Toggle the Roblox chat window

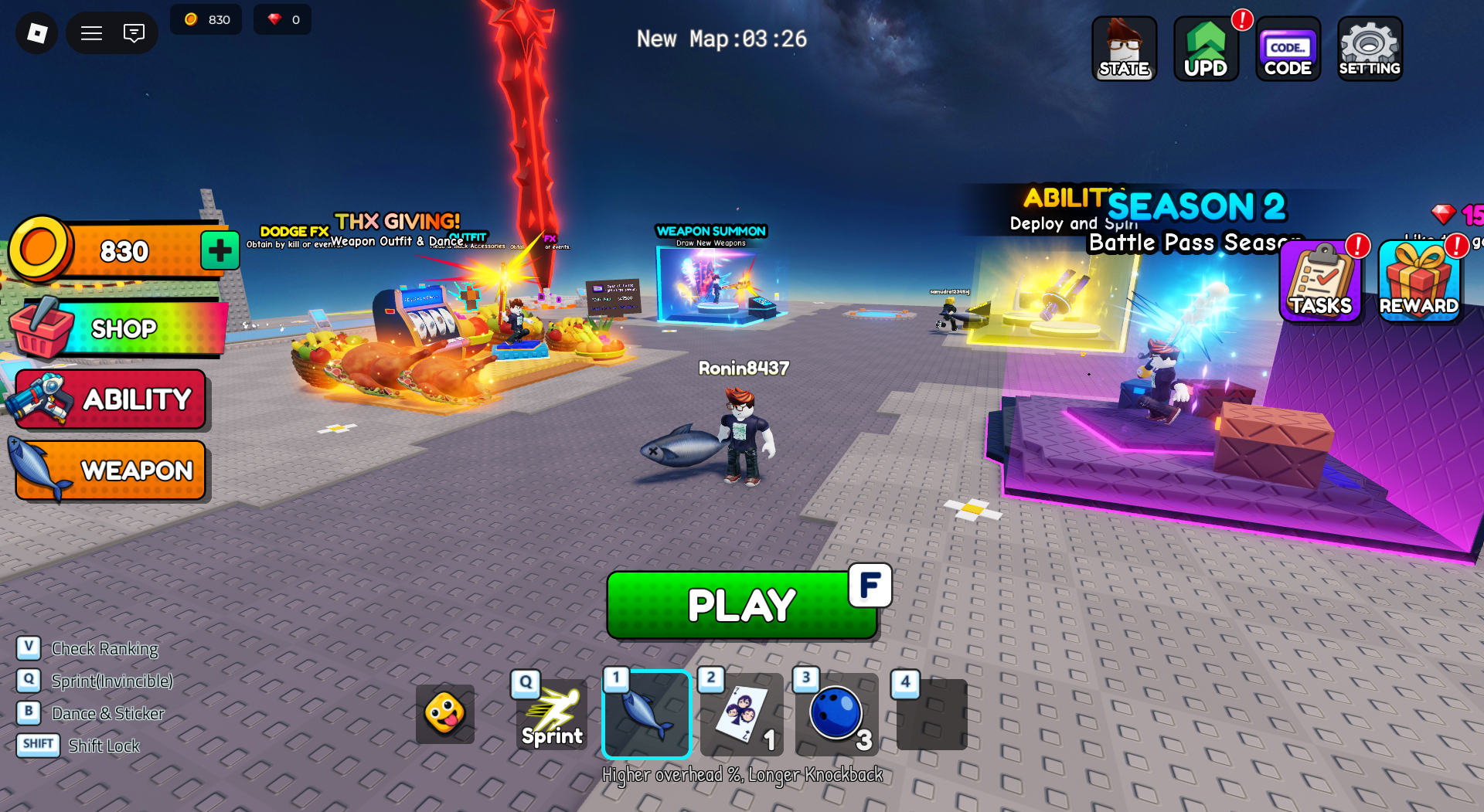134,33
